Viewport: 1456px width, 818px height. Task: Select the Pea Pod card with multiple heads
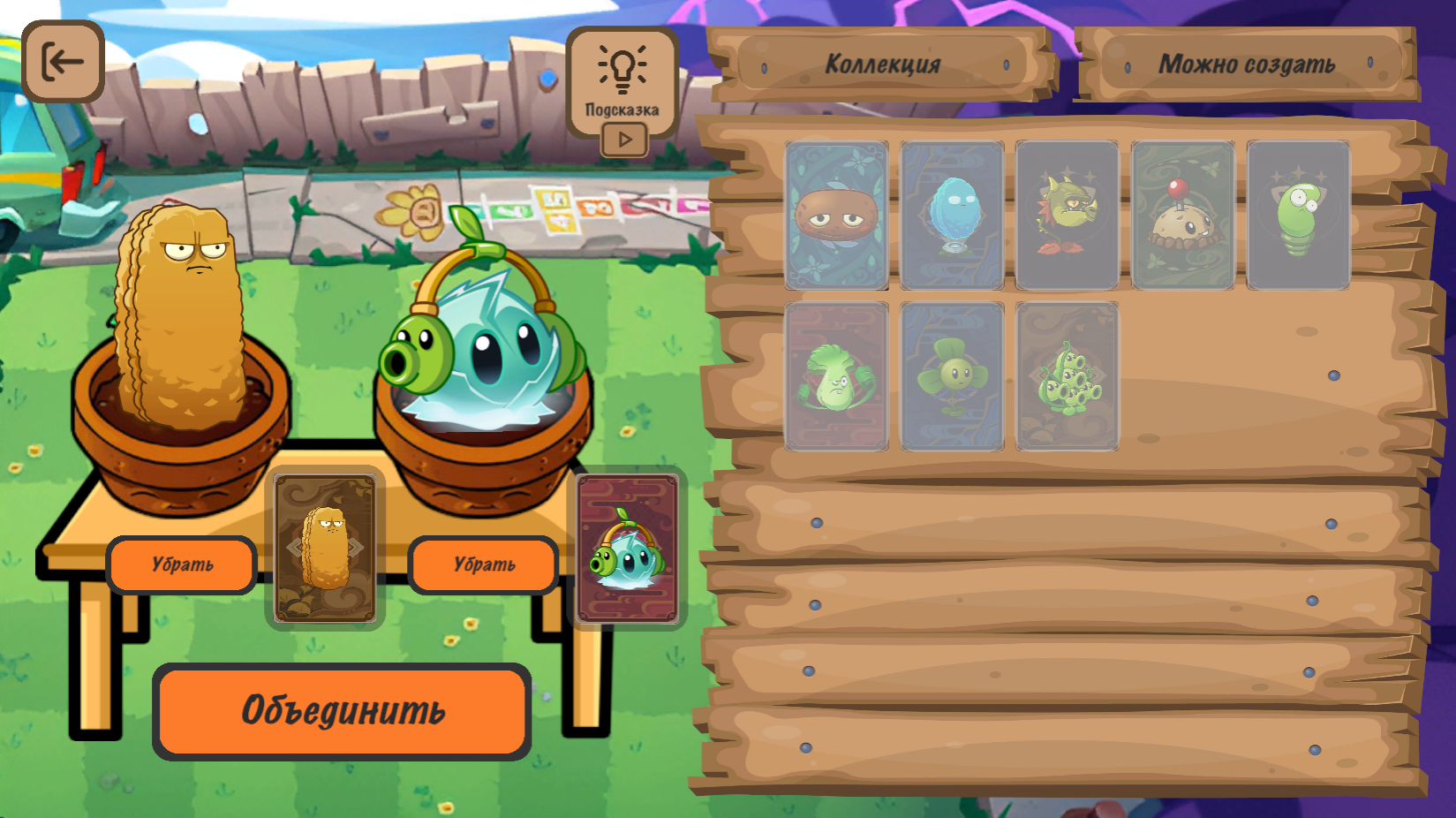tap(1067, 375)
